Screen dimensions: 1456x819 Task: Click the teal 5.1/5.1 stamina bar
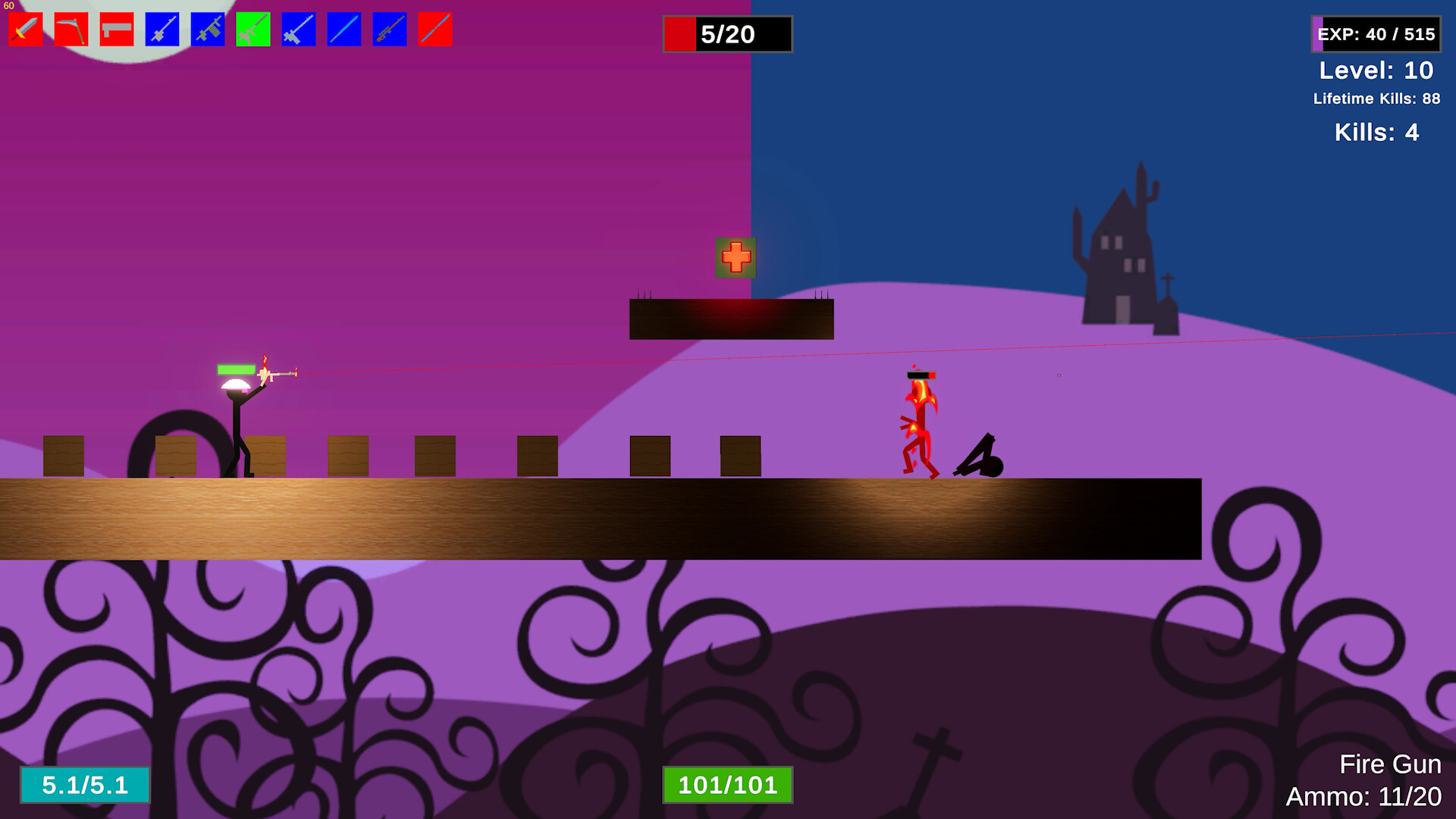click(x=85, y=786)
